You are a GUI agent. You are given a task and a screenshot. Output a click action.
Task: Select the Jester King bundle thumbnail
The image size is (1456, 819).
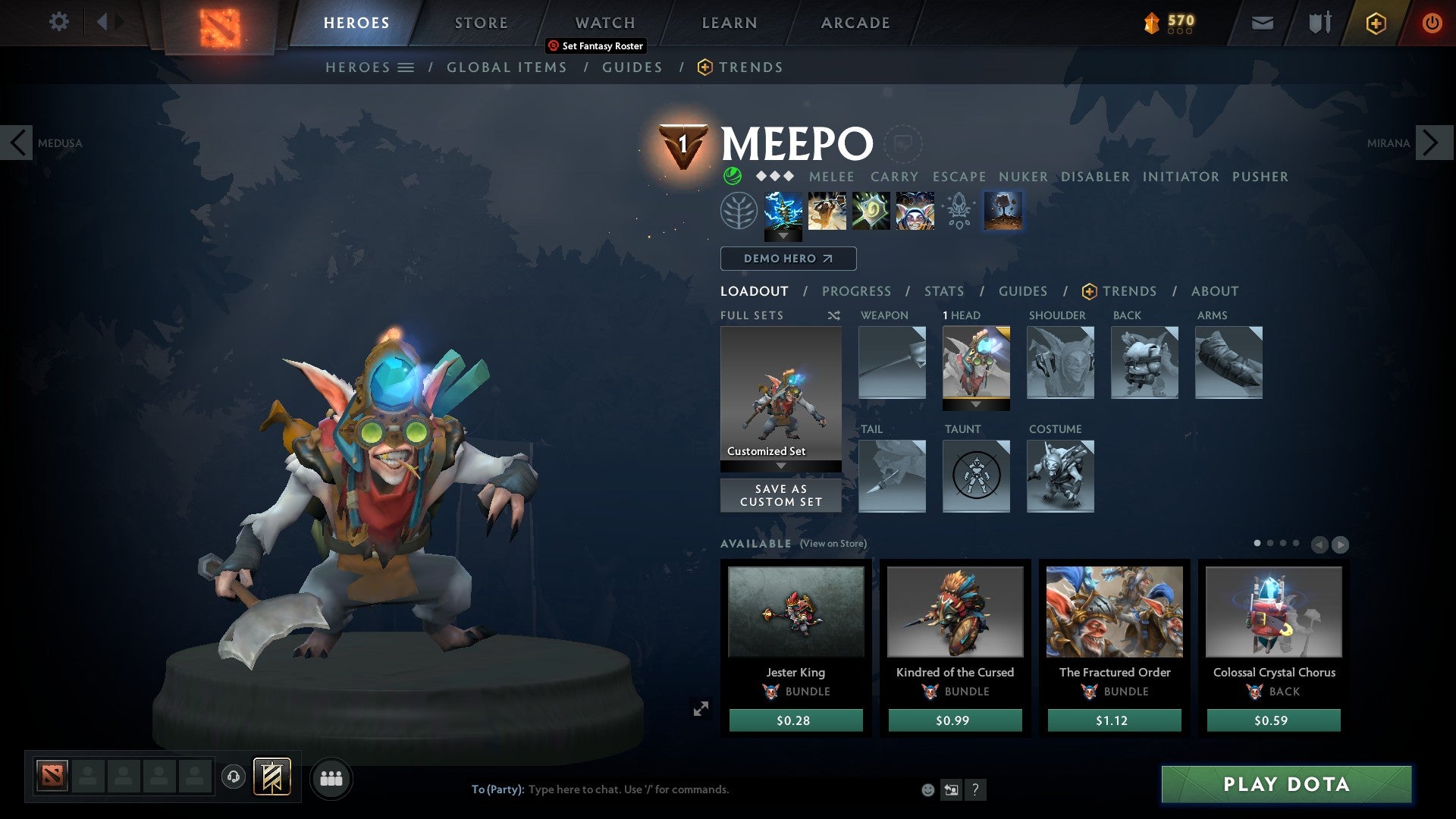[x=795, y=611]
